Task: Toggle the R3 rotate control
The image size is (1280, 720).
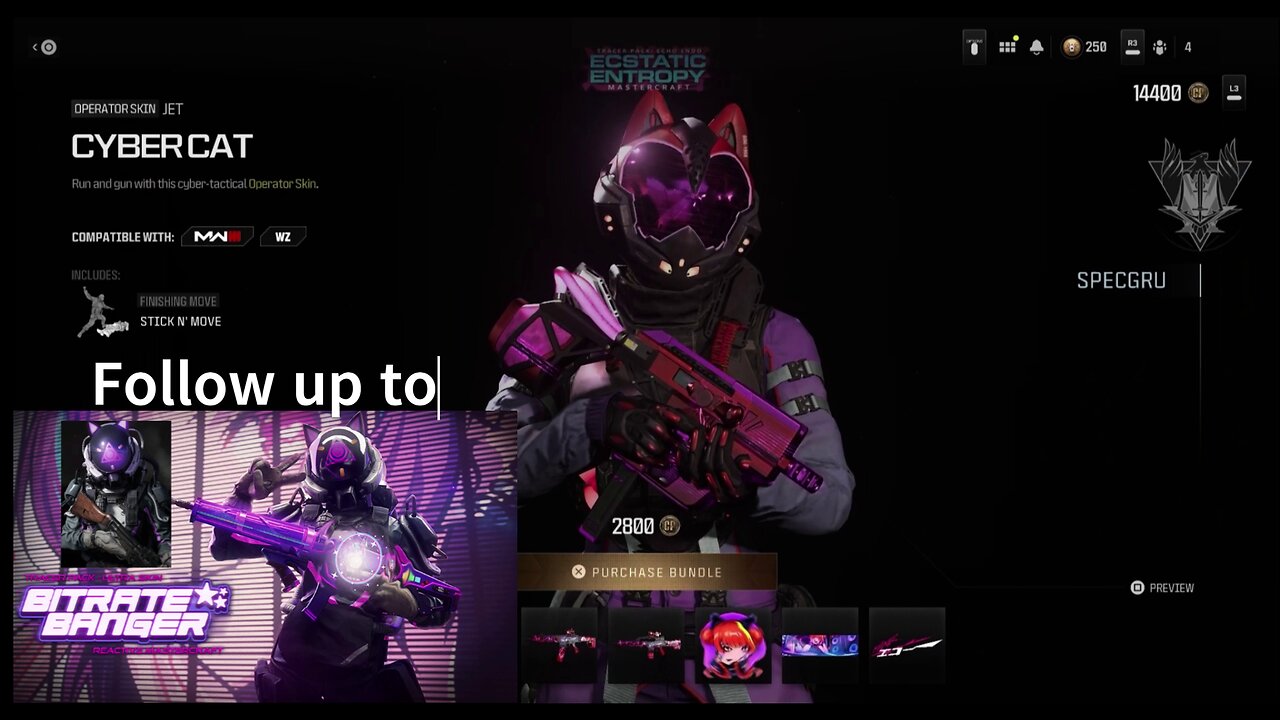Action: [x=1132, y=46]
